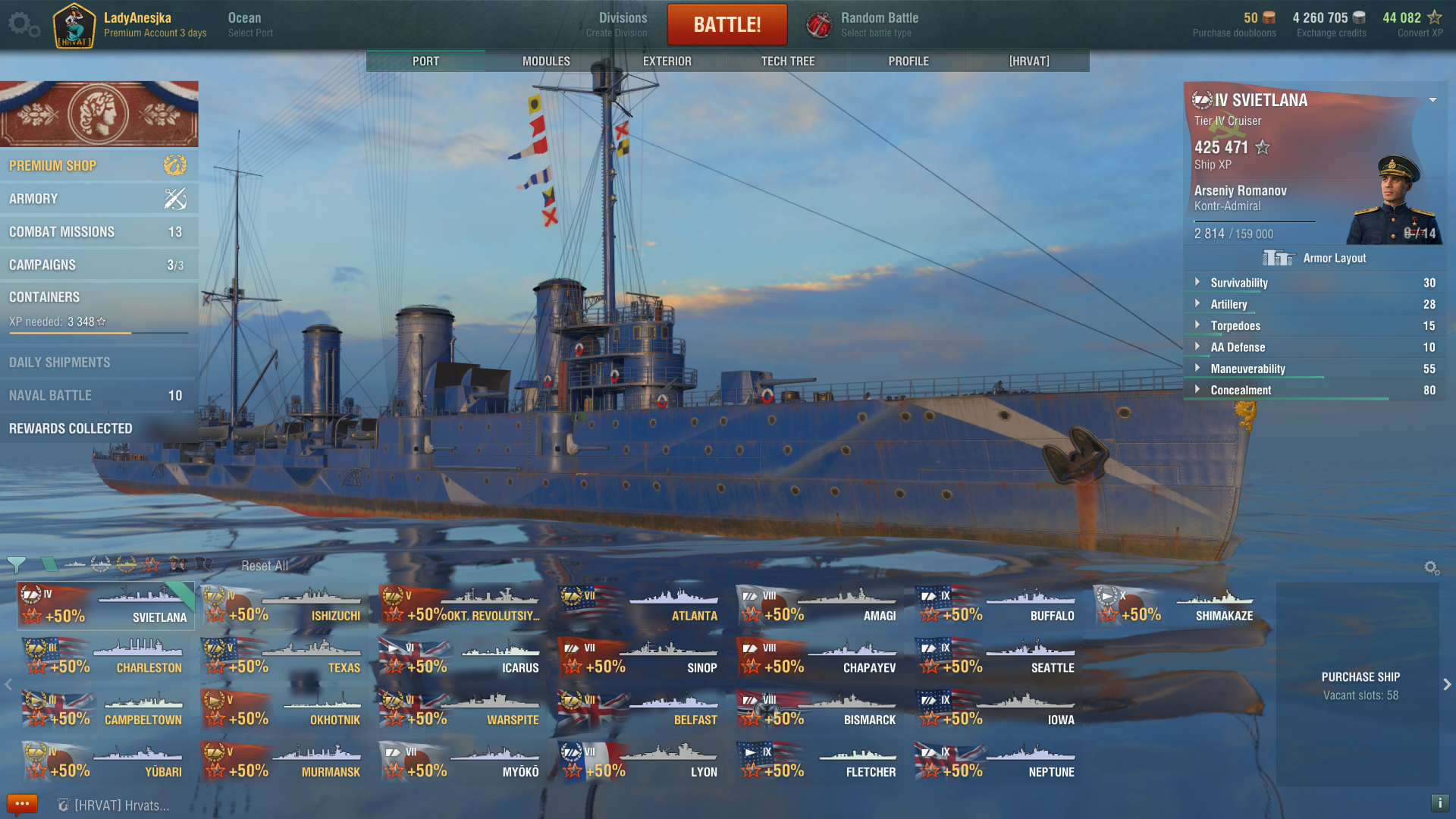Go to the Exterior tab
Screen dimensions: 1456x819
point(667,61)
